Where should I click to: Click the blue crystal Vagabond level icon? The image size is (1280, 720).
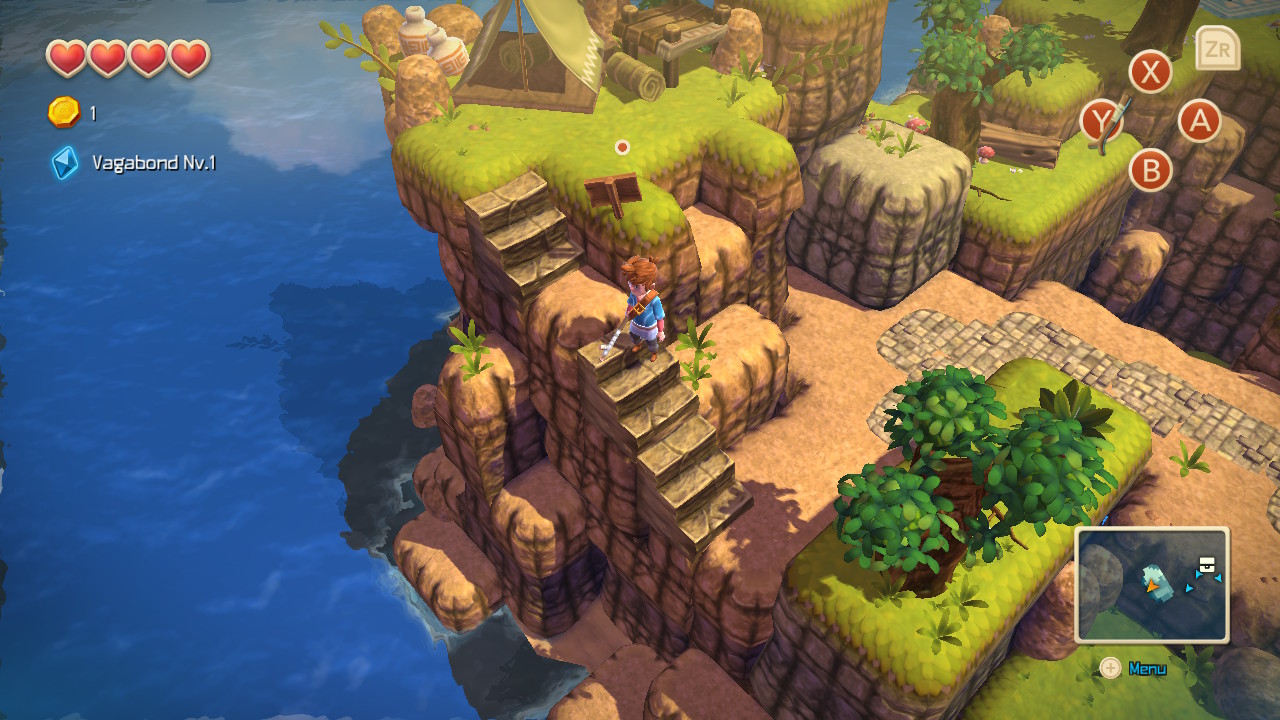tap(65, 163)
